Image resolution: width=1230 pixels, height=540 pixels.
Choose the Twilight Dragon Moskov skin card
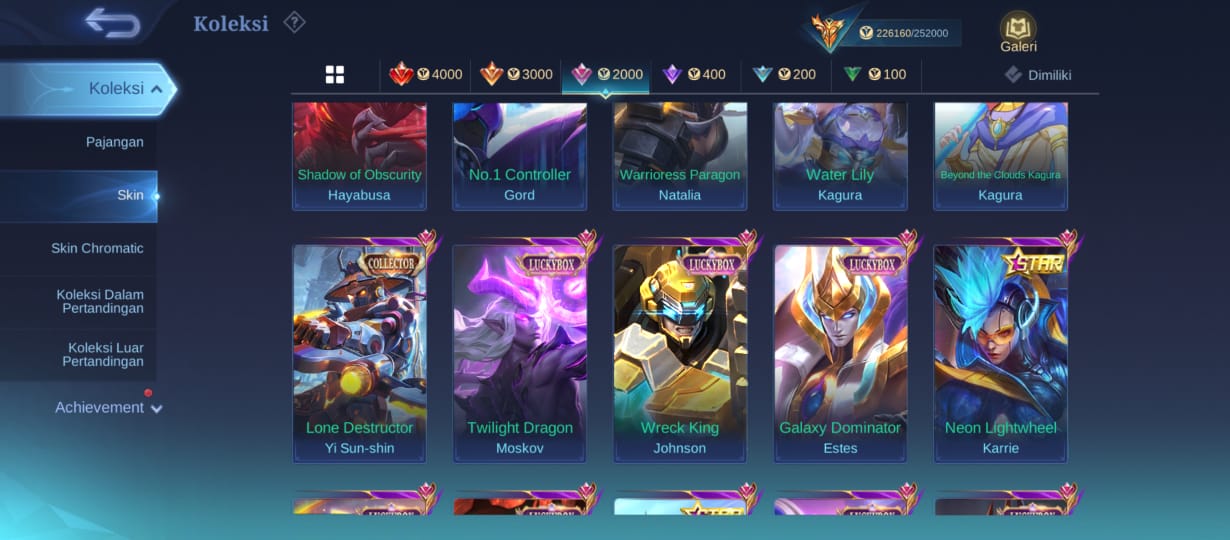pyautogui.click(x=520, y=350)
